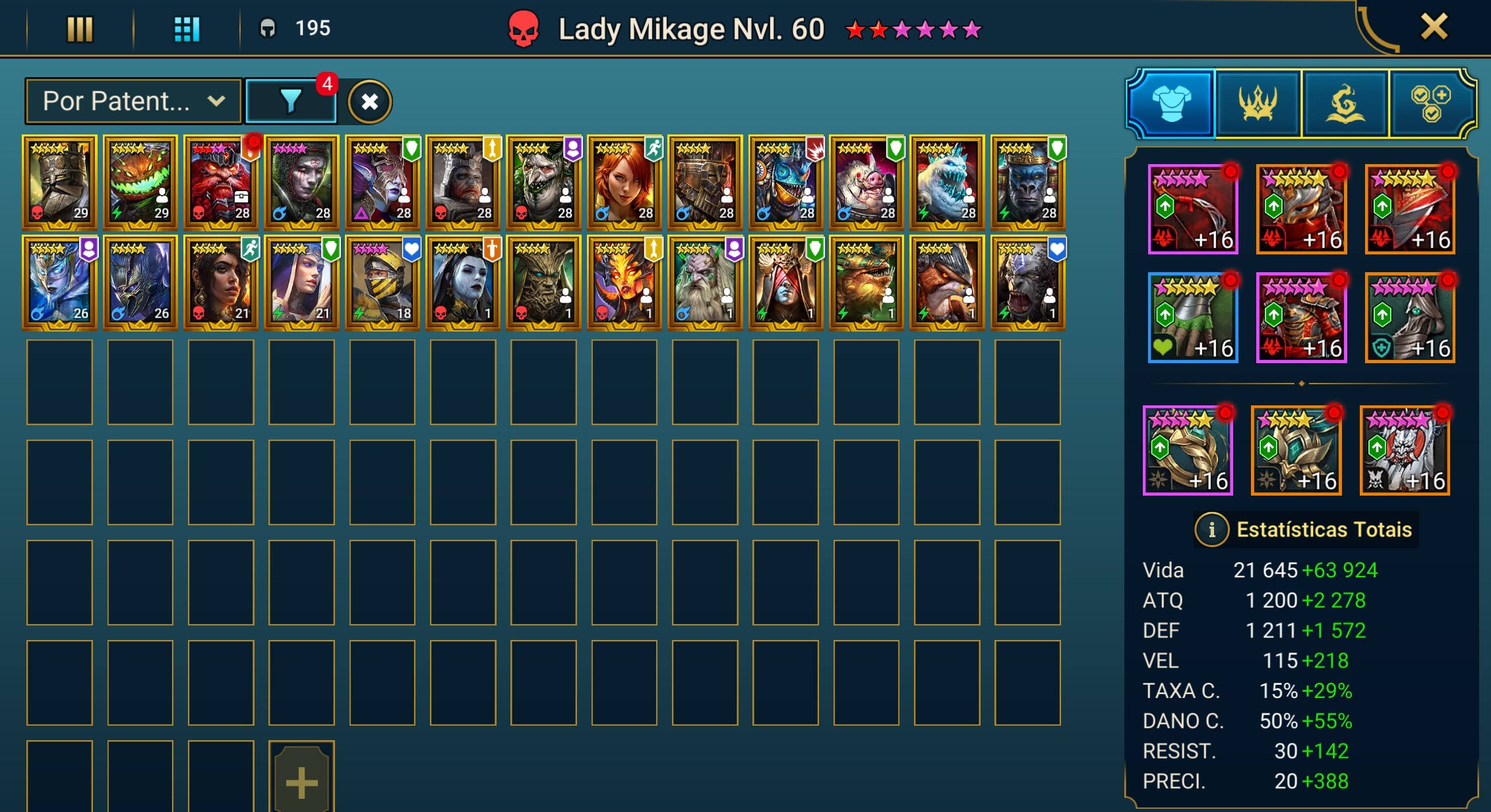Open Estatísticas Totais info button
Screen dimensions: 1491x812
[1211, 529]
